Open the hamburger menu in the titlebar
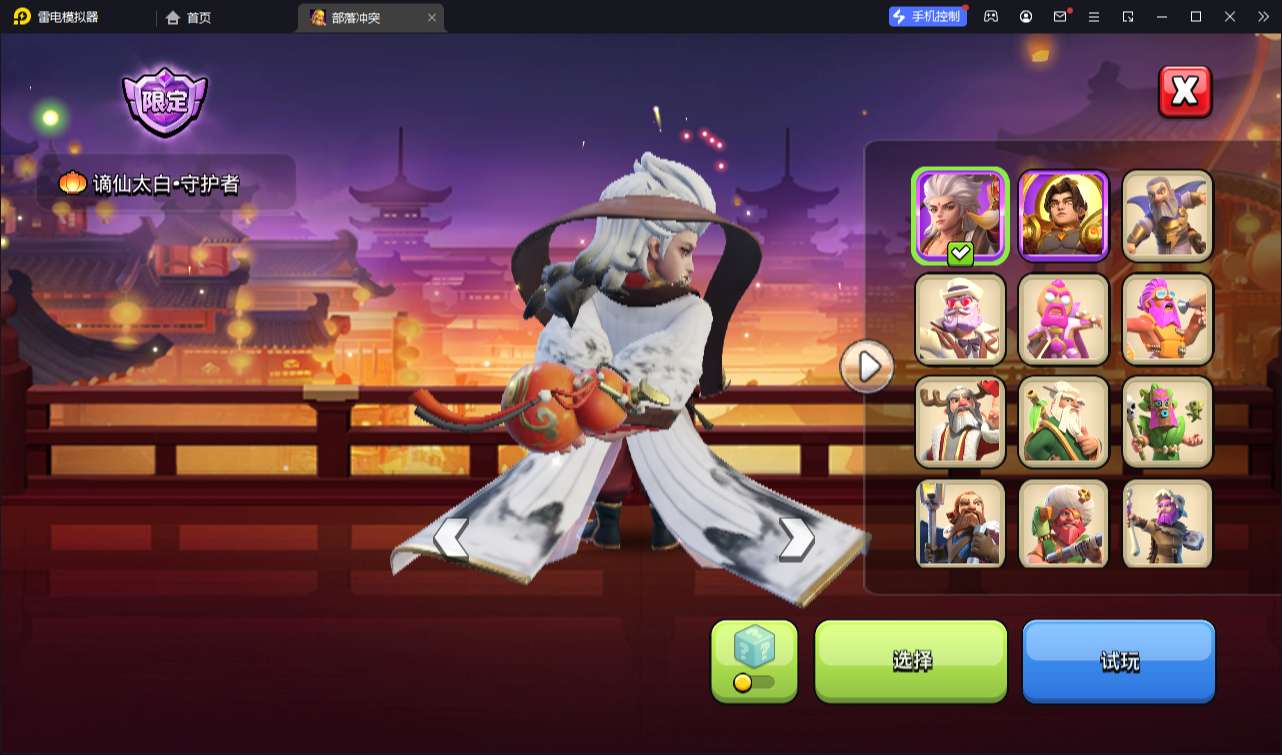The height and width of the screenshot is (755, 1282). 1094,17
